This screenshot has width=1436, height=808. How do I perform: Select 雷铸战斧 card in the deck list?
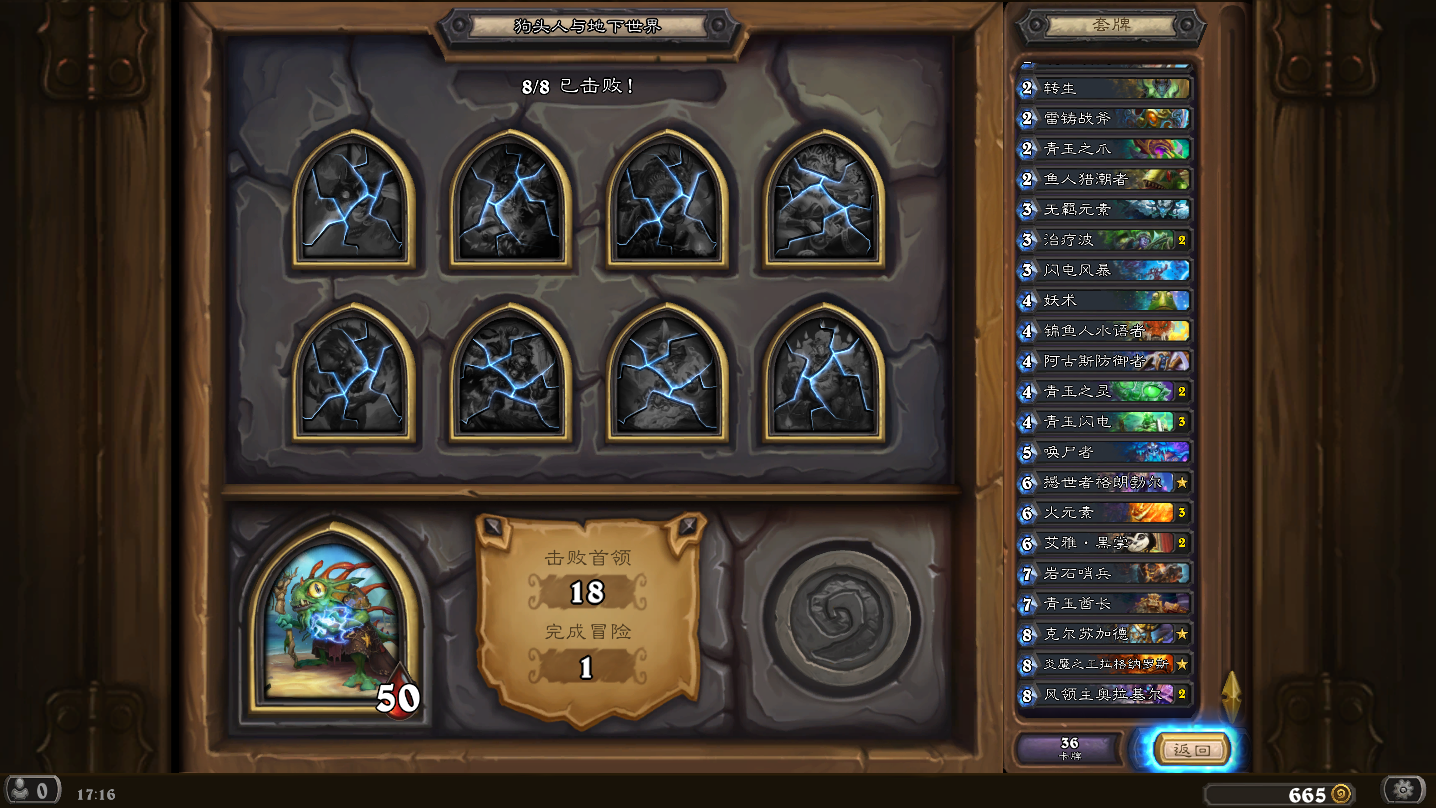click(x=1104, y=118)
